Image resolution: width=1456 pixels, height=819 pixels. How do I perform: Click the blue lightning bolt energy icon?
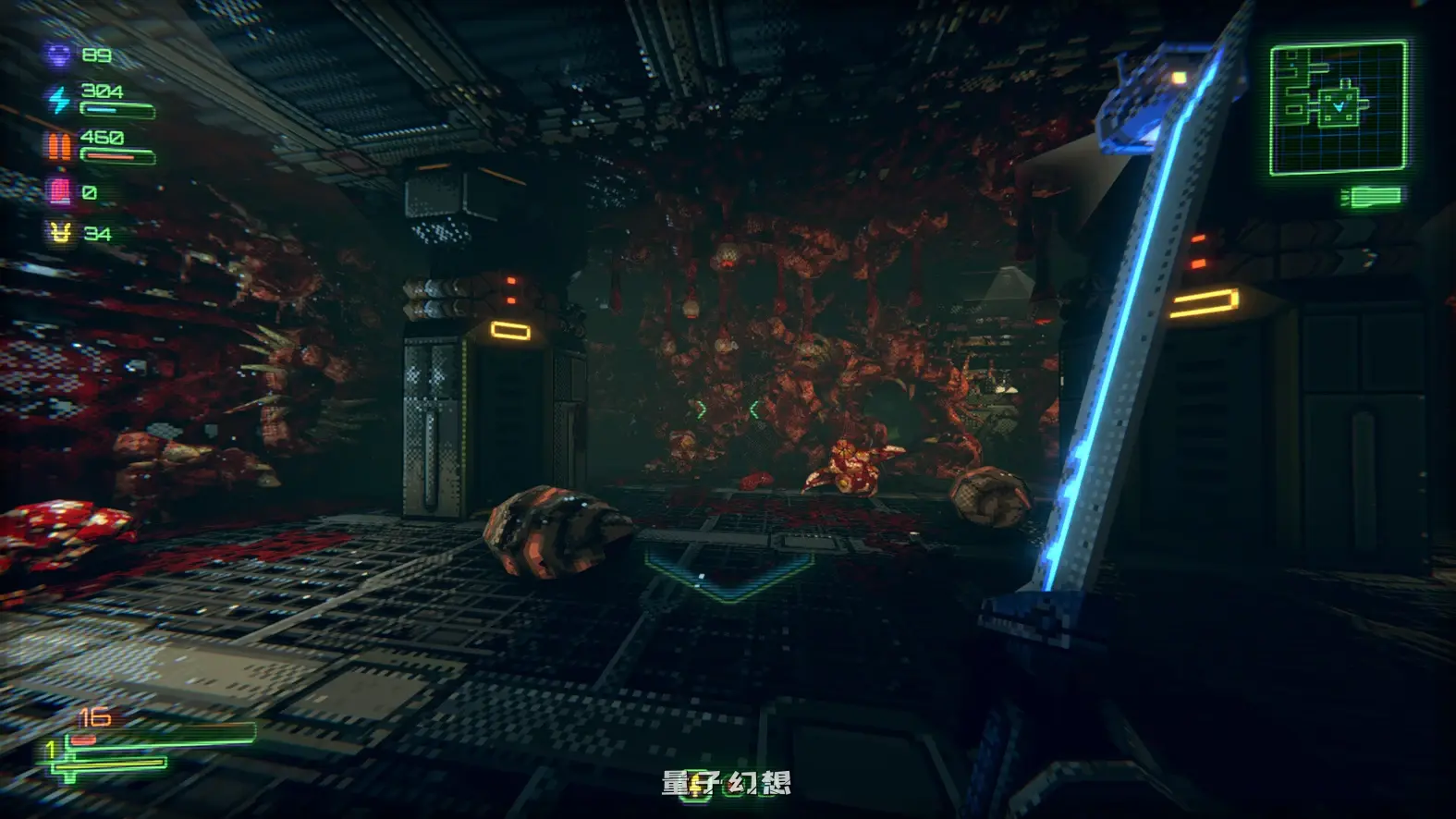click(x=58, y=99)
